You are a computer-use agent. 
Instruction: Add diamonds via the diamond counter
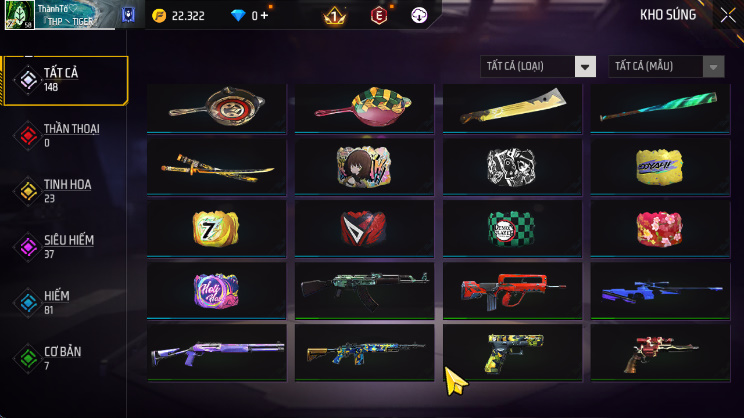[265, 15]
